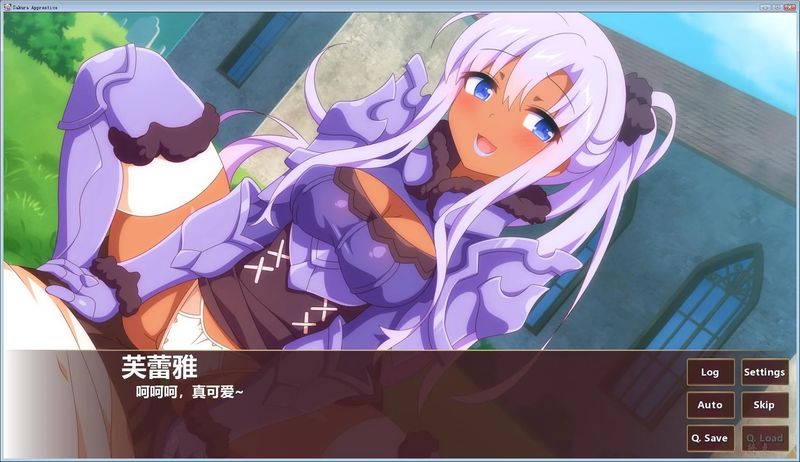Quick save with Q. Save
Image resolution: width=800 pixels, height=462 pixels.
coord(710,438)
